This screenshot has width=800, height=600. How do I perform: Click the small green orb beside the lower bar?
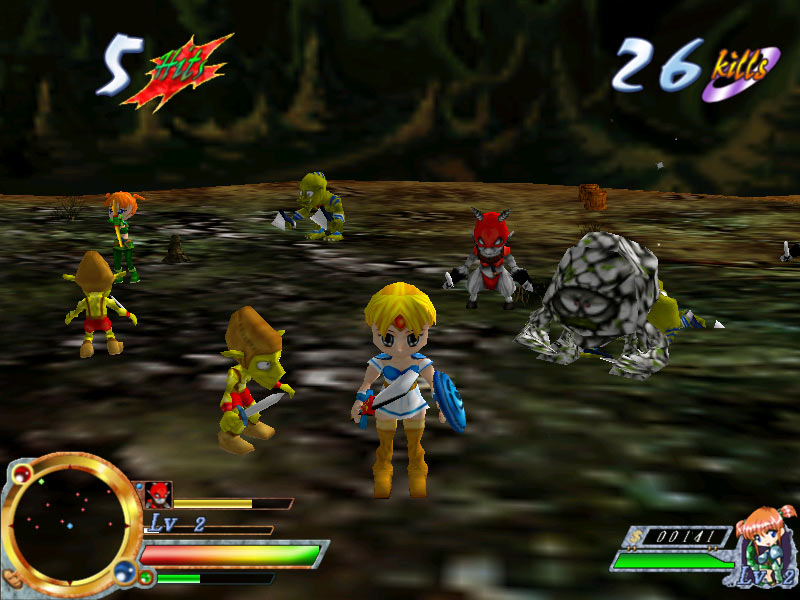(x=147, y=577)
